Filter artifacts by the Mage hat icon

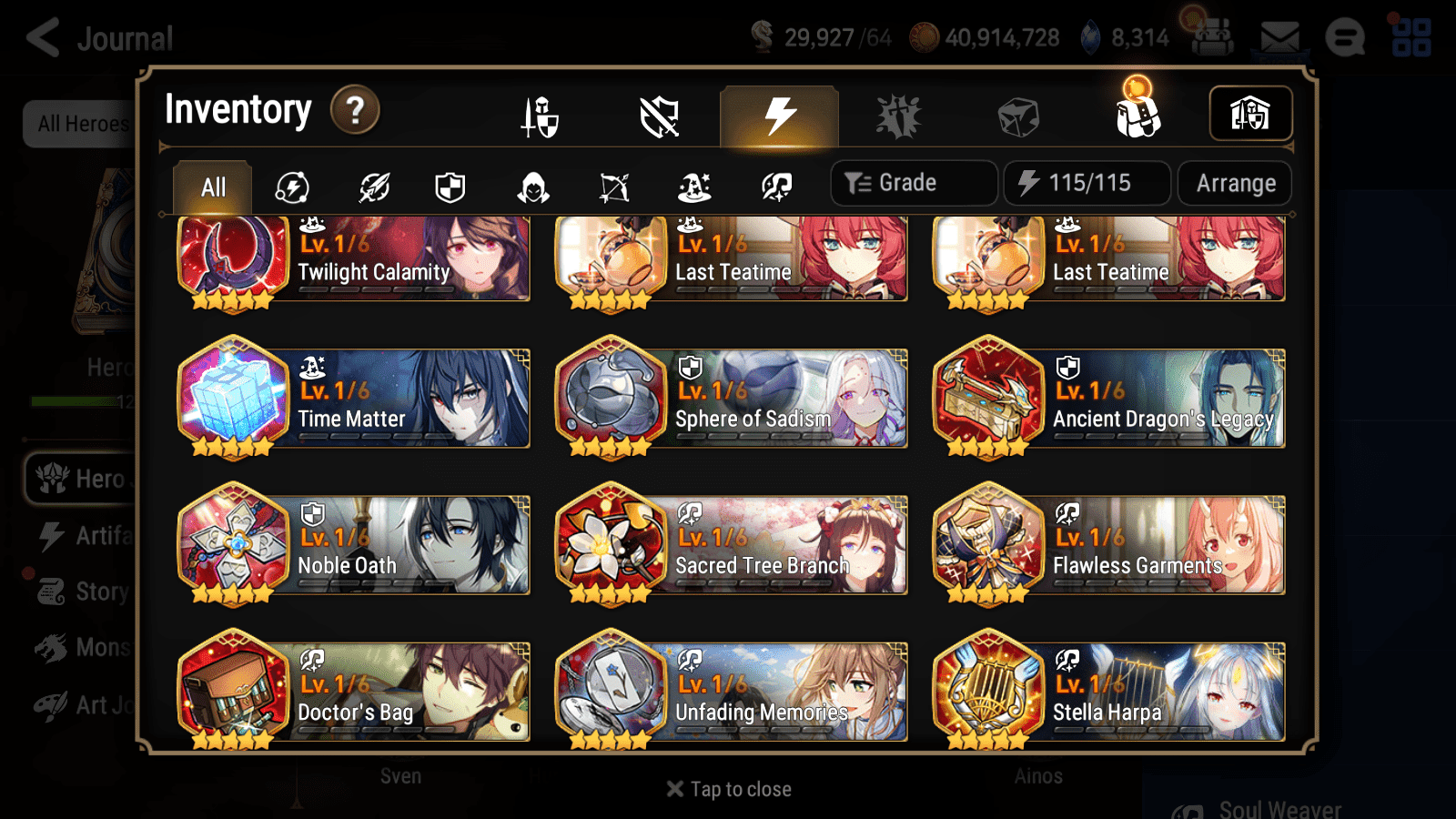[696, 187]
